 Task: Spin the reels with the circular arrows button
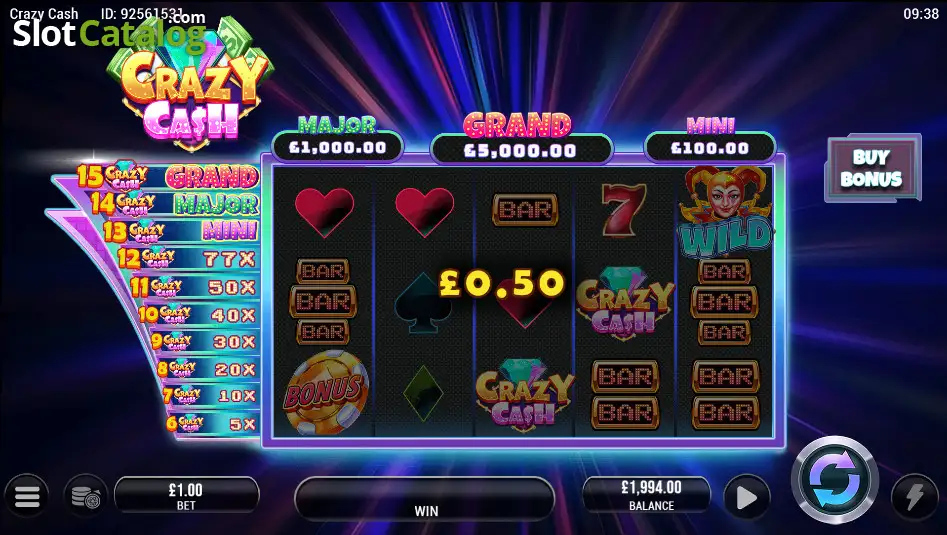tap(834, 481)
